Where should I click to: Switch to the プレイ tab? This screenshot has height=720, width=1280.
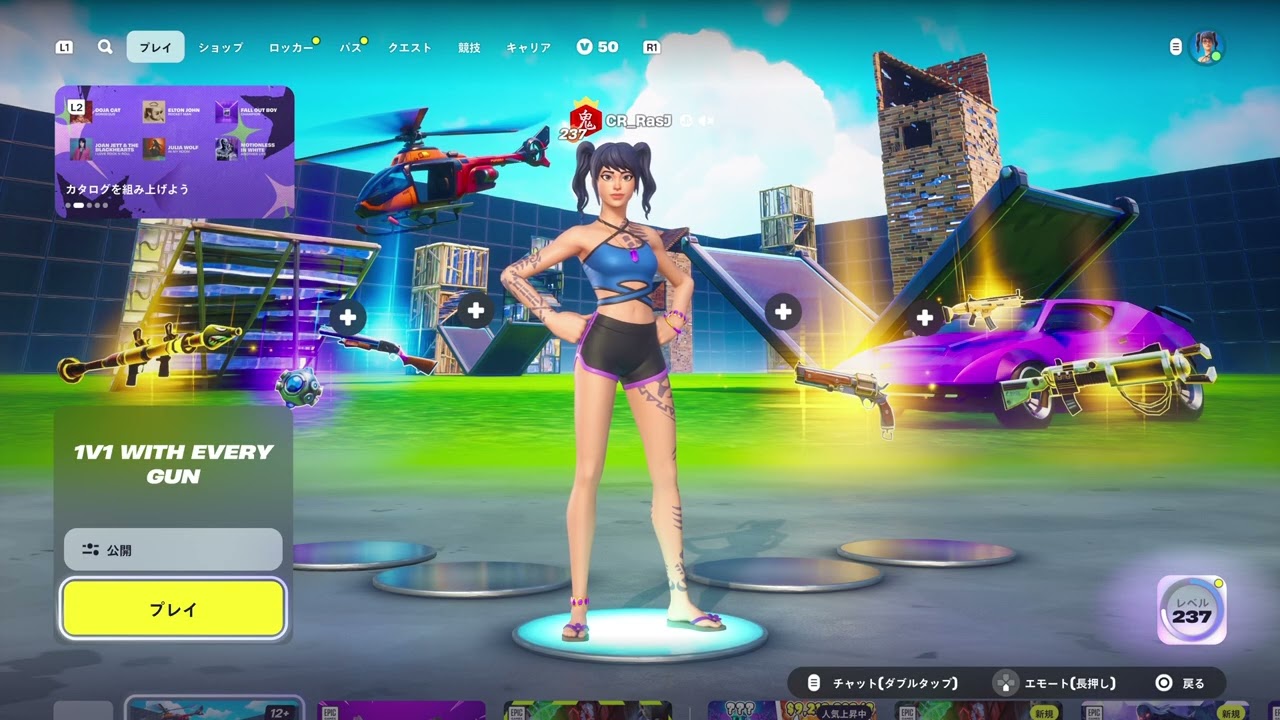155,47
